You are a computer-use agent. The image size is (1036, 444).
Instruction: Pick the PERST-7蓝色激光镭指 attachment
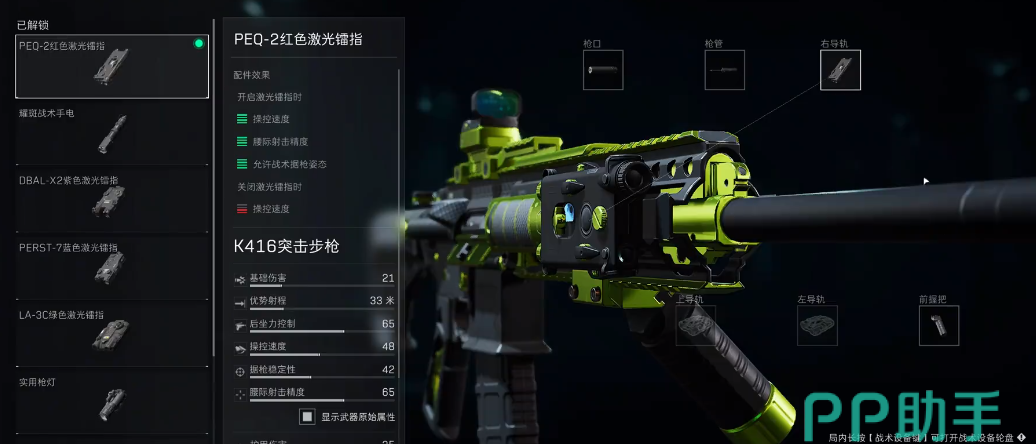(x=112, y=266)
